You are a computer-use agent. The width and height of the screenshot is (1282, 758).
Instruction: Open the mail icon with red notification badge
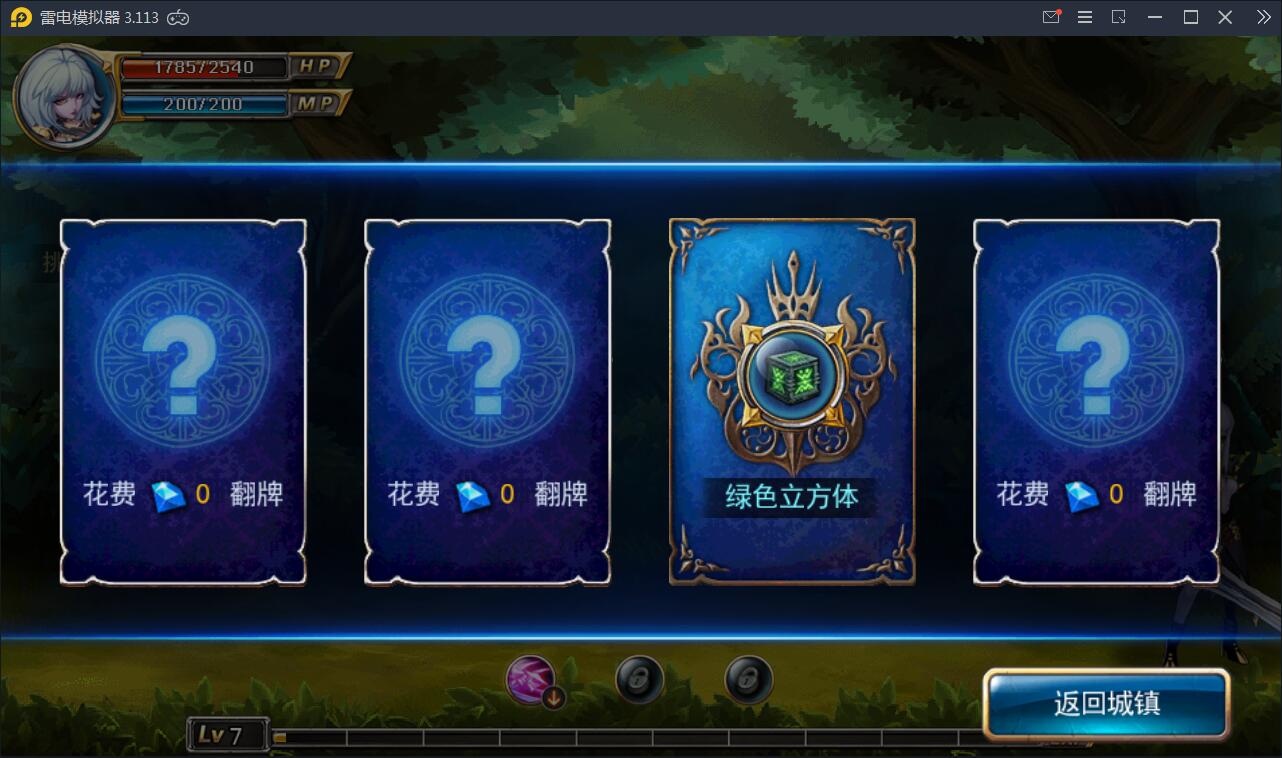click(1051, 17)
